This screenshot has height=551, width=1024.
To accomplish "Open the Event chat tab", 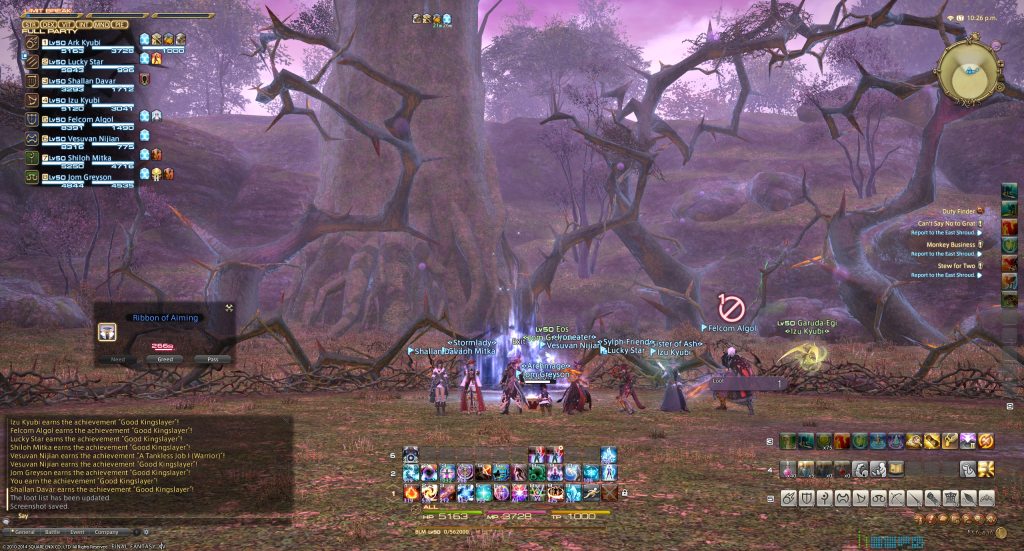I will [77, 532].
